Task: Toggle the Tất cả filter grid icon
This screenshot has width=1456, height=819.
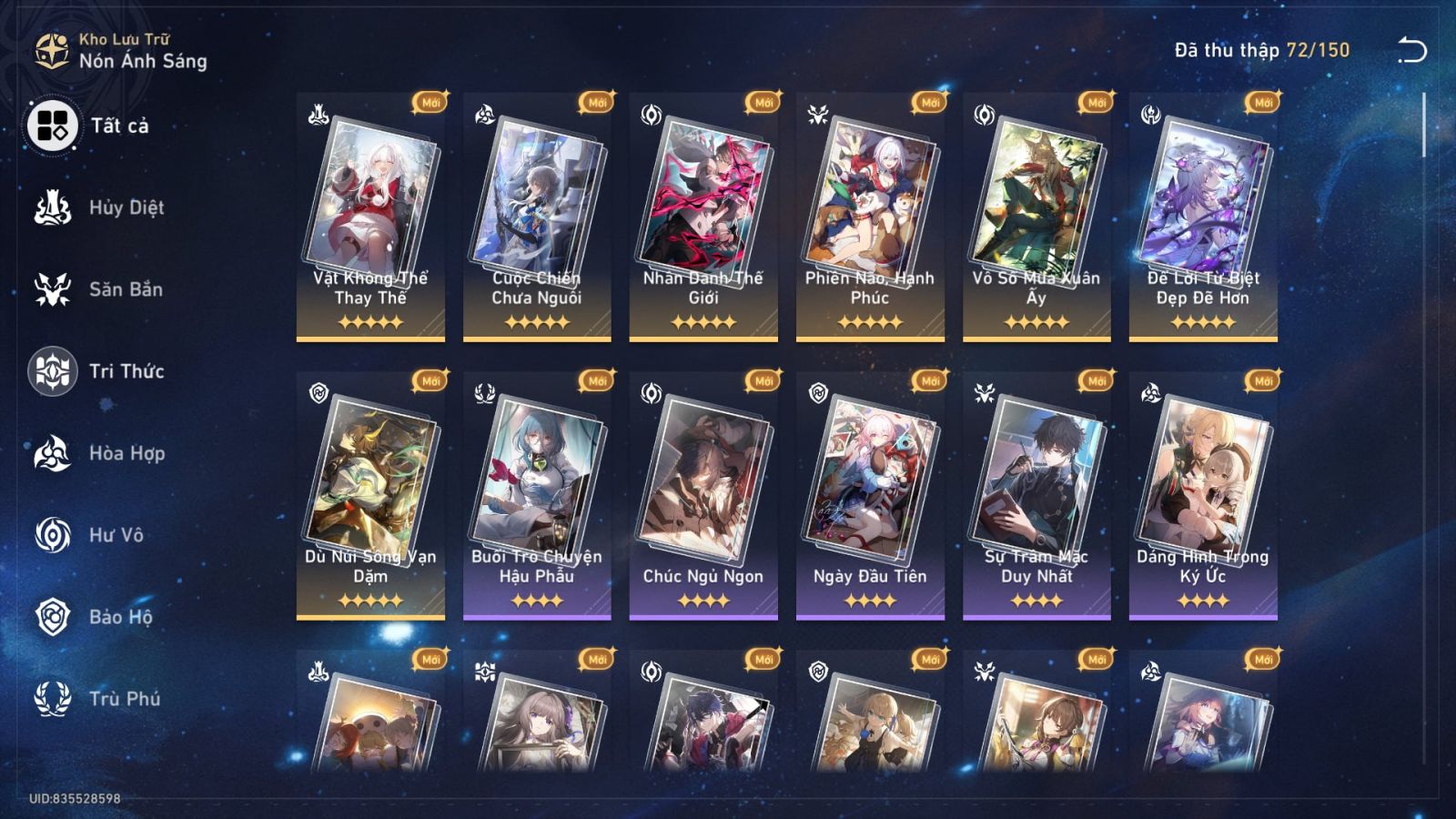Action: point(52,126)
